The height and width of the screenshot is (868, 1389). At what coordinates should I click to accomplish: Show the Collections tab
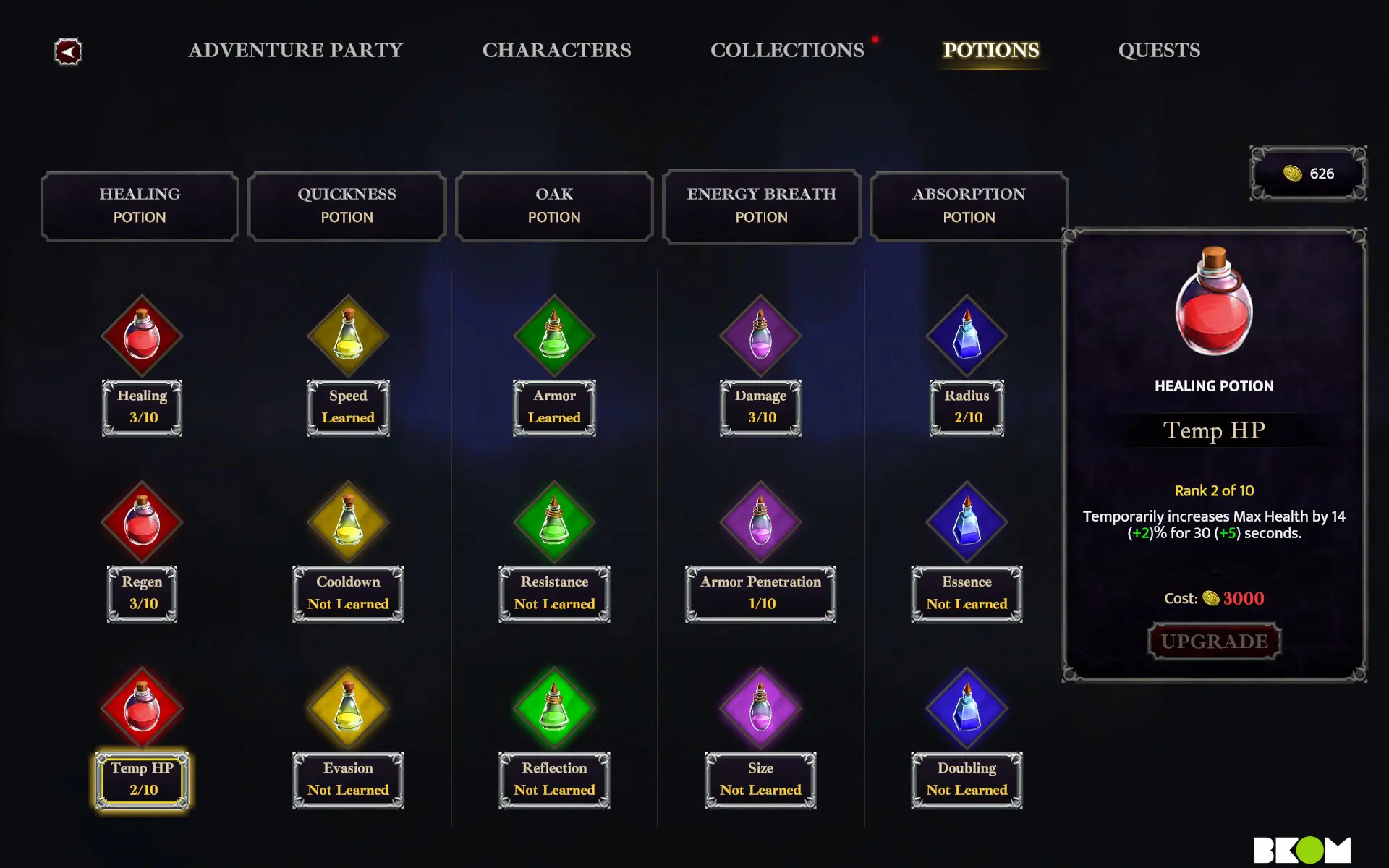[787, 50]
